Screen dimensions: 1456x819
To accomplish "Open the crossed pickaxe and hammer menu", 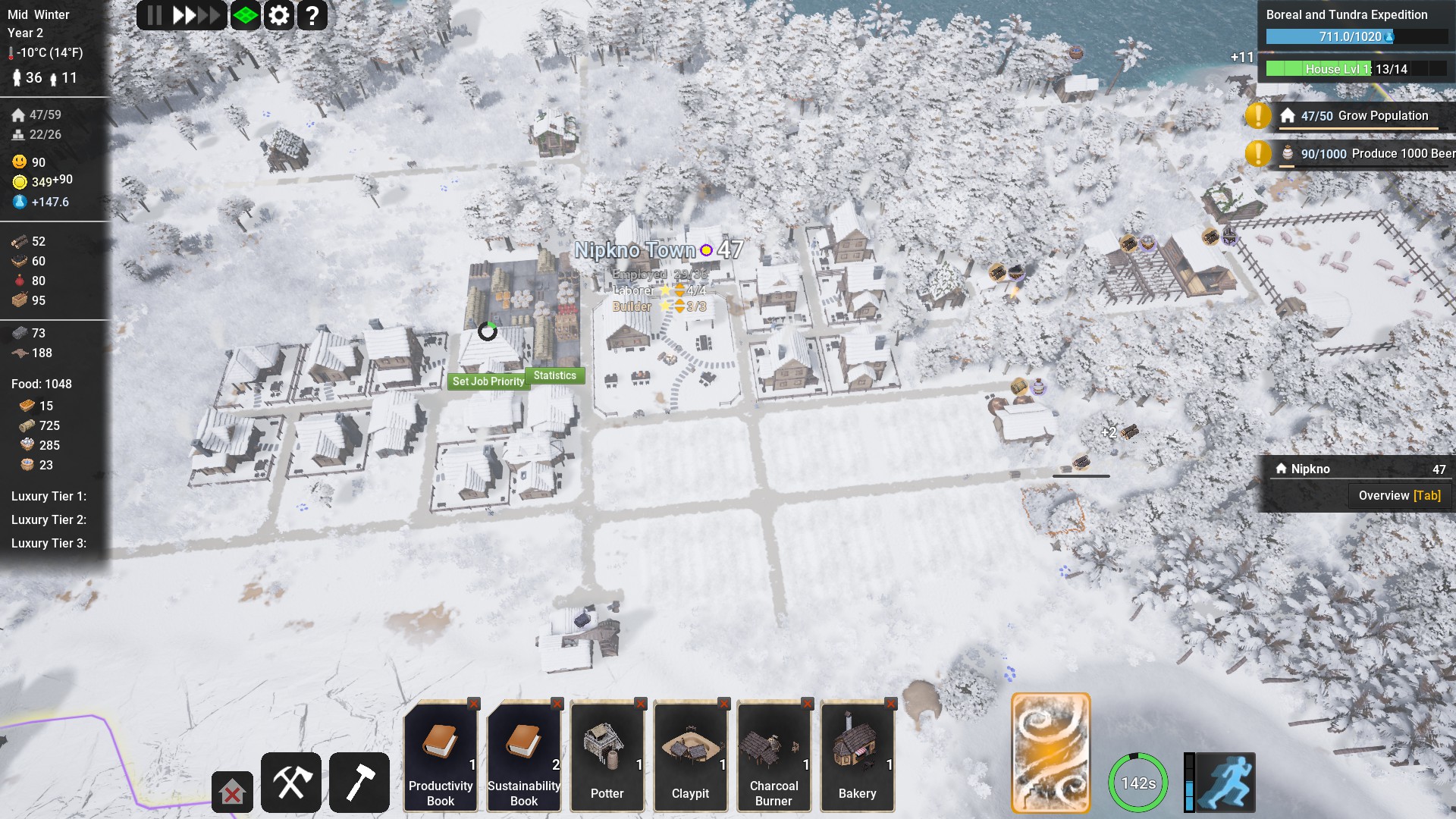I will pyautogui.click(x=291, y=783).
